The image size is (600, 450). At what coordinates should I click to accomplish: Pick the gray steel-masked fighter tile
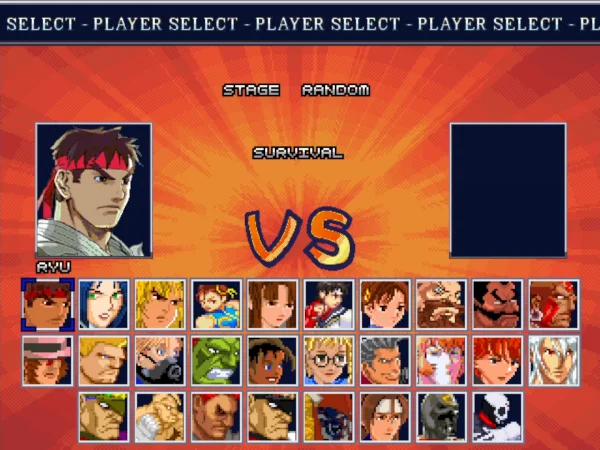pos(441,417)
